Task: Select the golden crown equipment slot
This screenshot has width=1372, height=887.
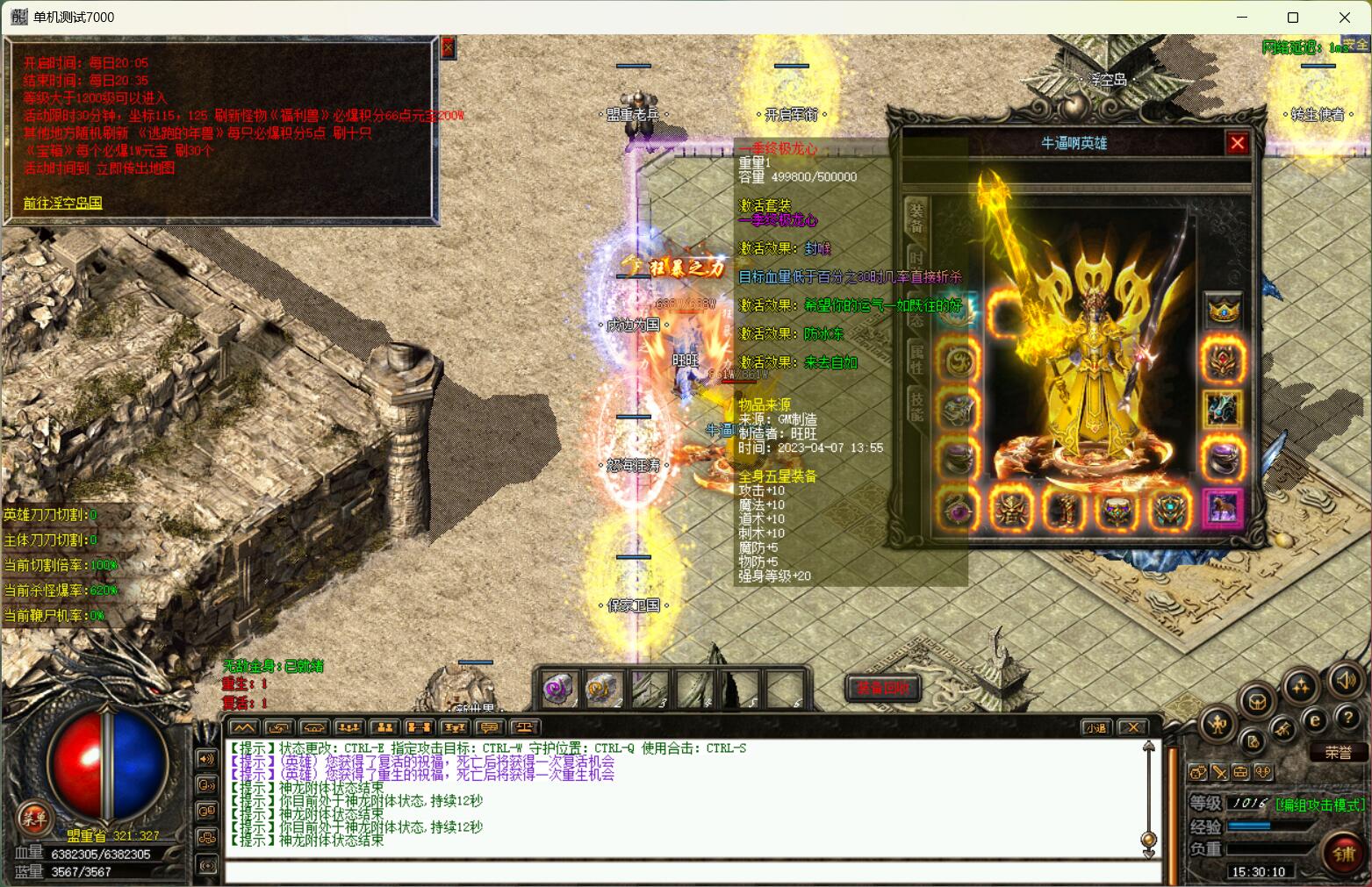Action: click(1223, 311)
